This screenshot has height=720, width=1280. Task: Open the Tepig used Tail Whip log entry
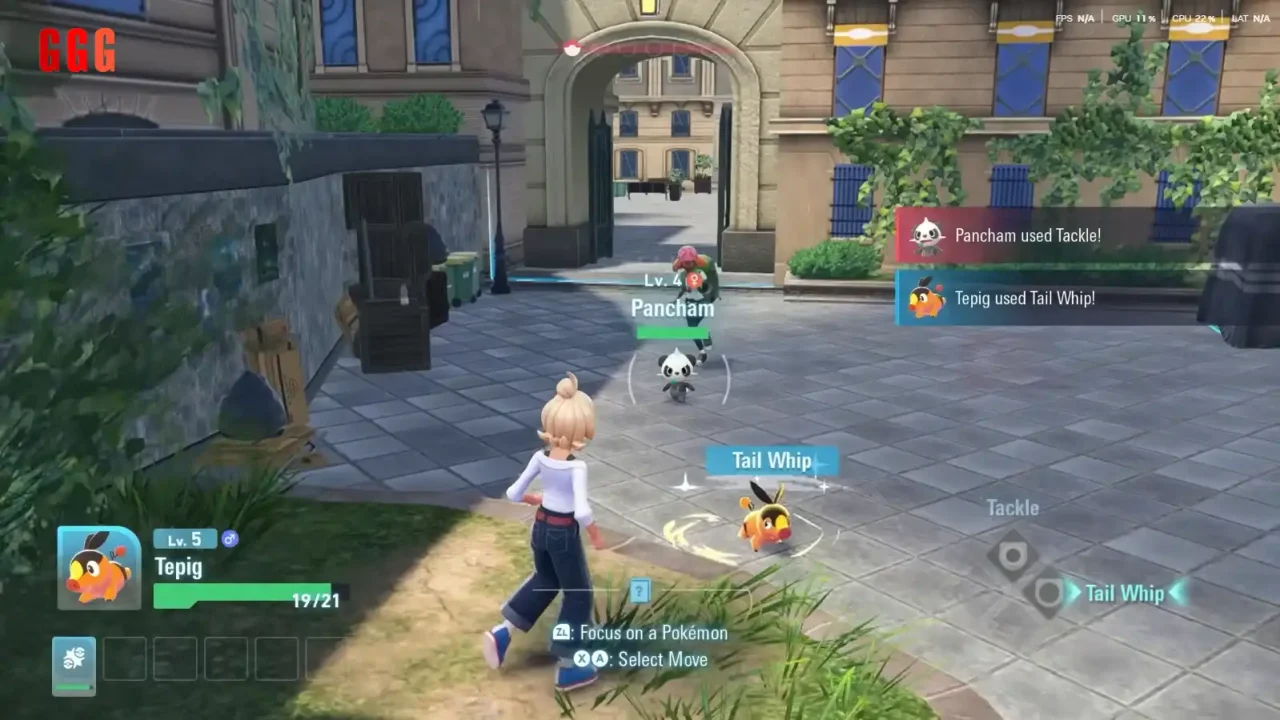[1024, 298]
